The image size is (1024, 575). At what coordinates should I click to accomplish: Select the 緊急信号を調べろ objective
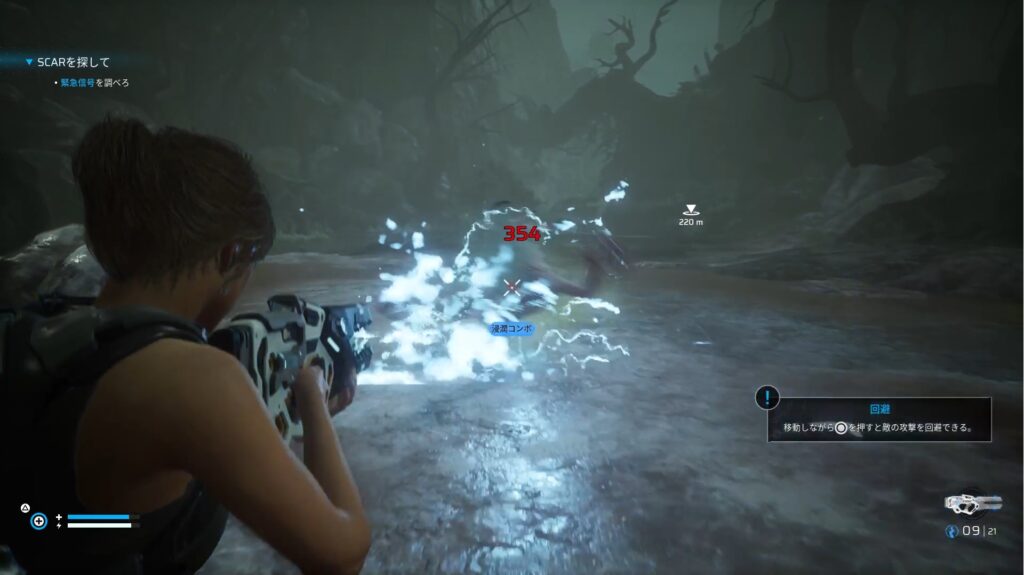point(94,83)
